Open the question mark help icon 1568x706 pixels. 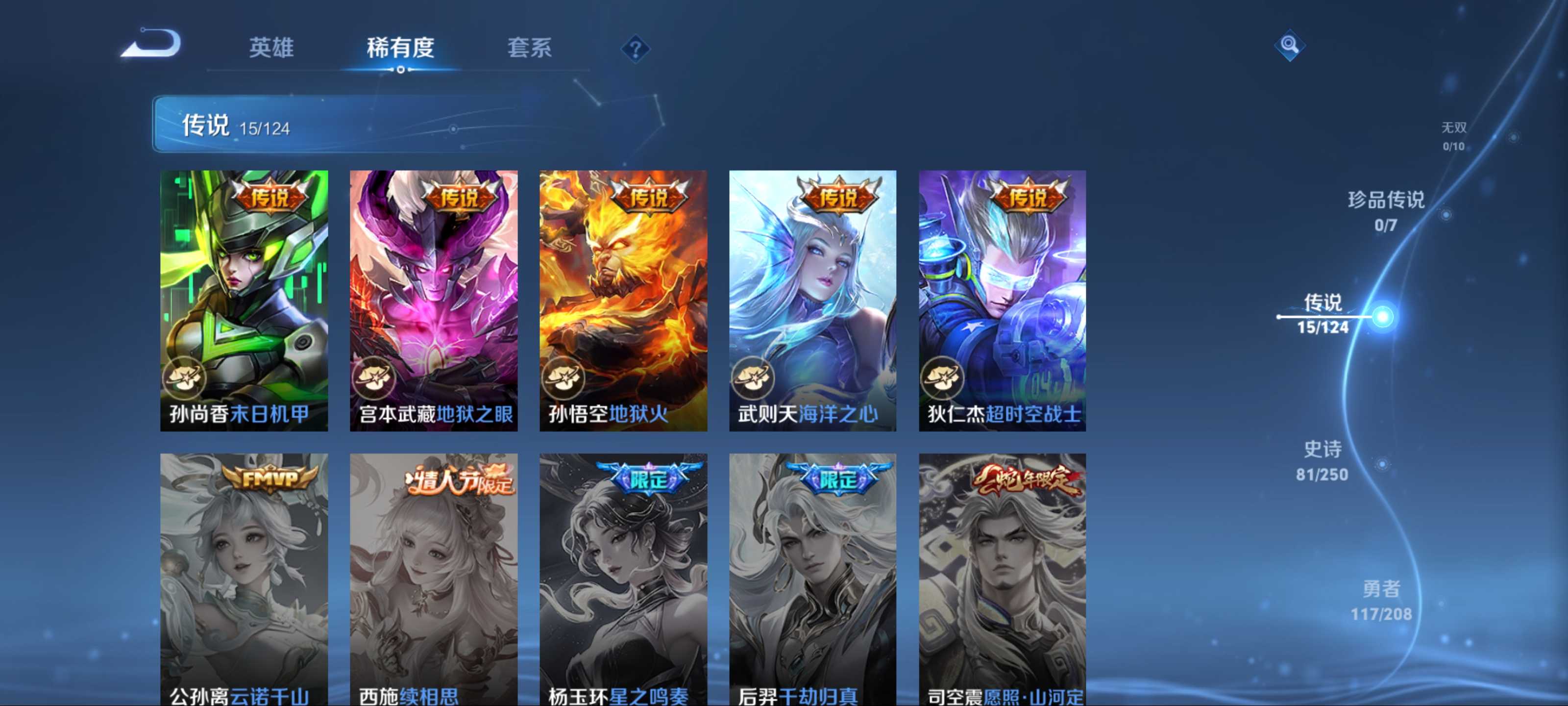635,49
